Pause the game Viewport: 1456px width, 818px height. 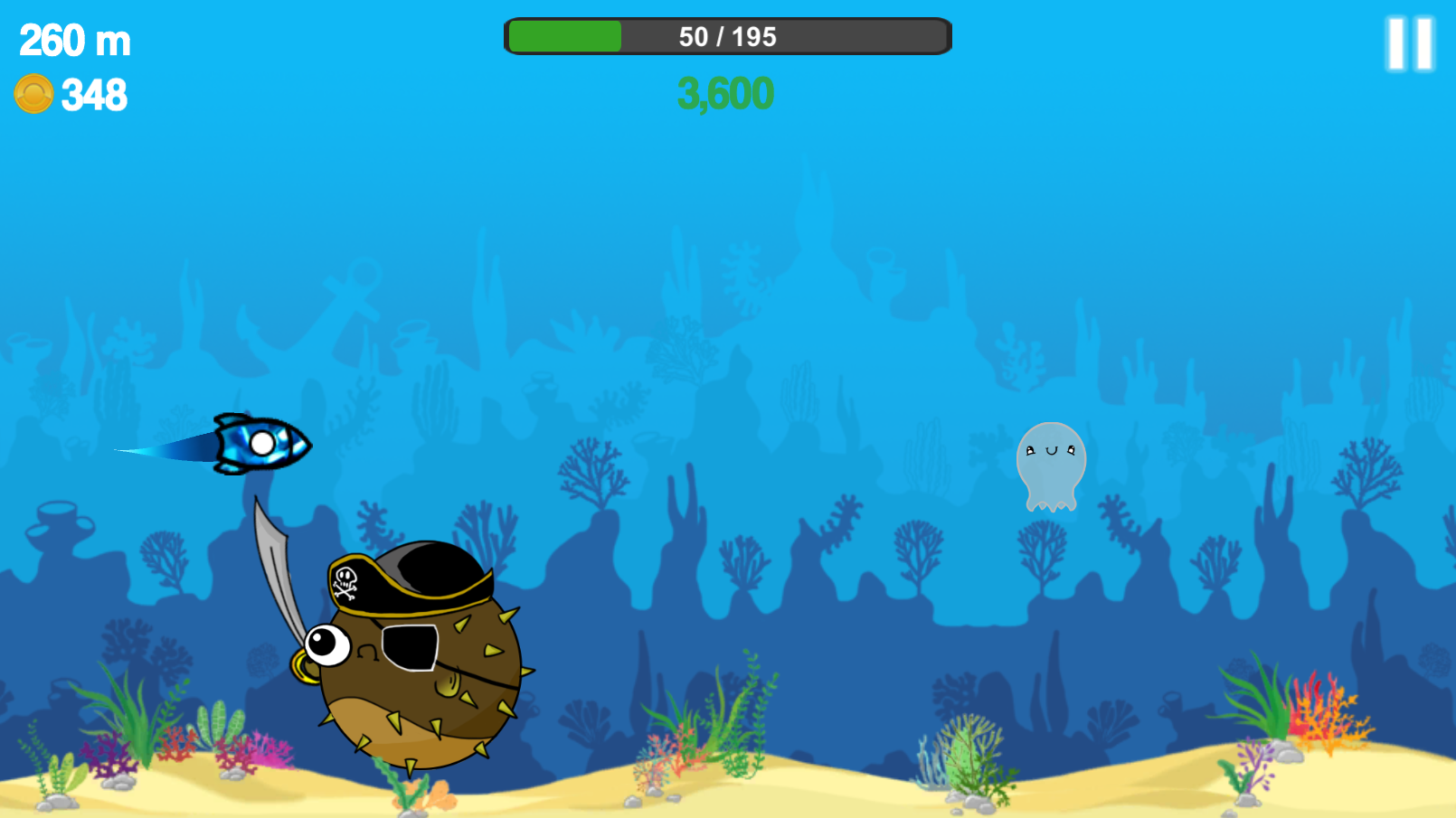(1410, 43)
